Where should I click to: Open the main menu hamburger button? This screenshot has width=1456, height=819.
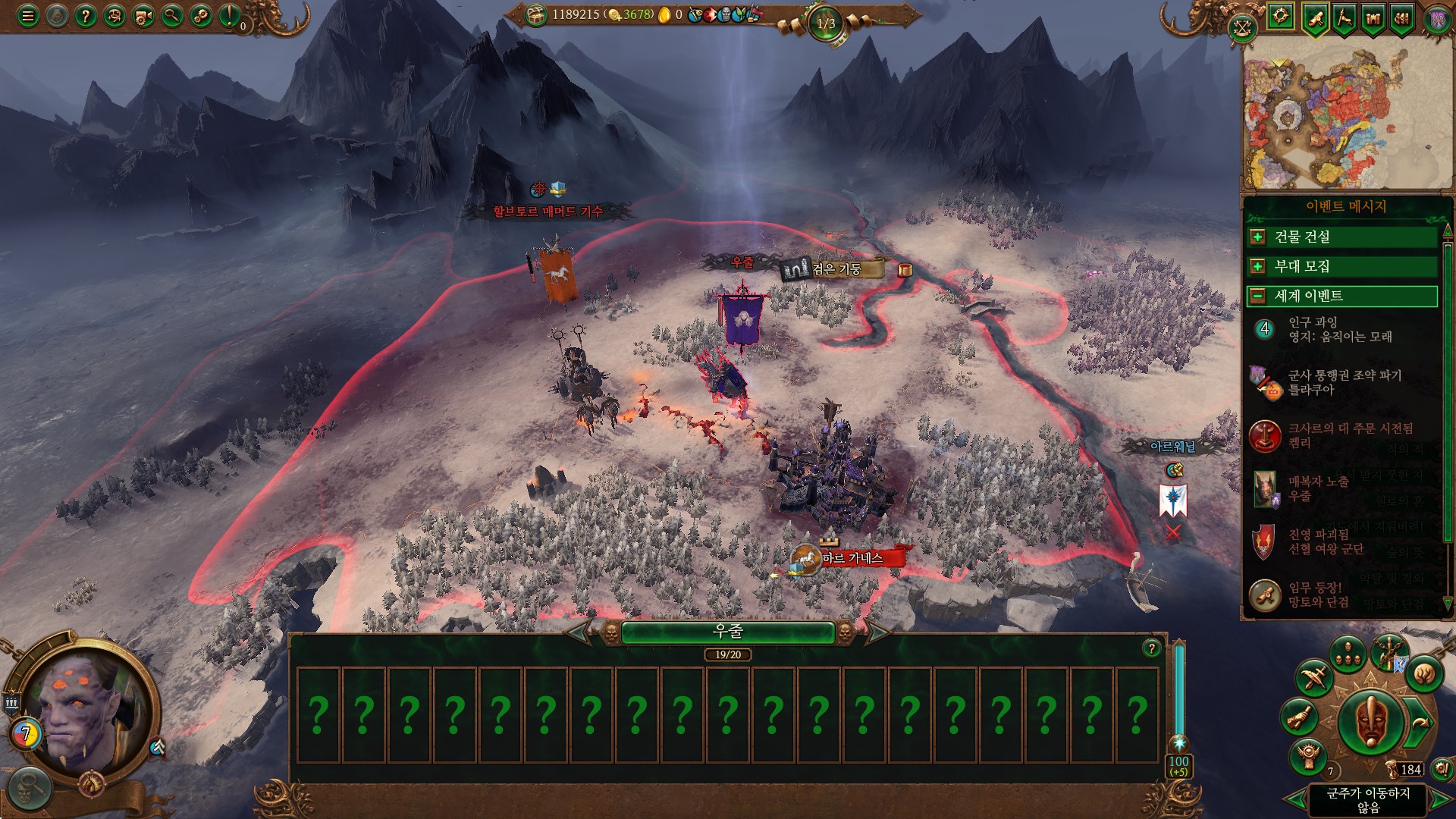pos(28,16)
